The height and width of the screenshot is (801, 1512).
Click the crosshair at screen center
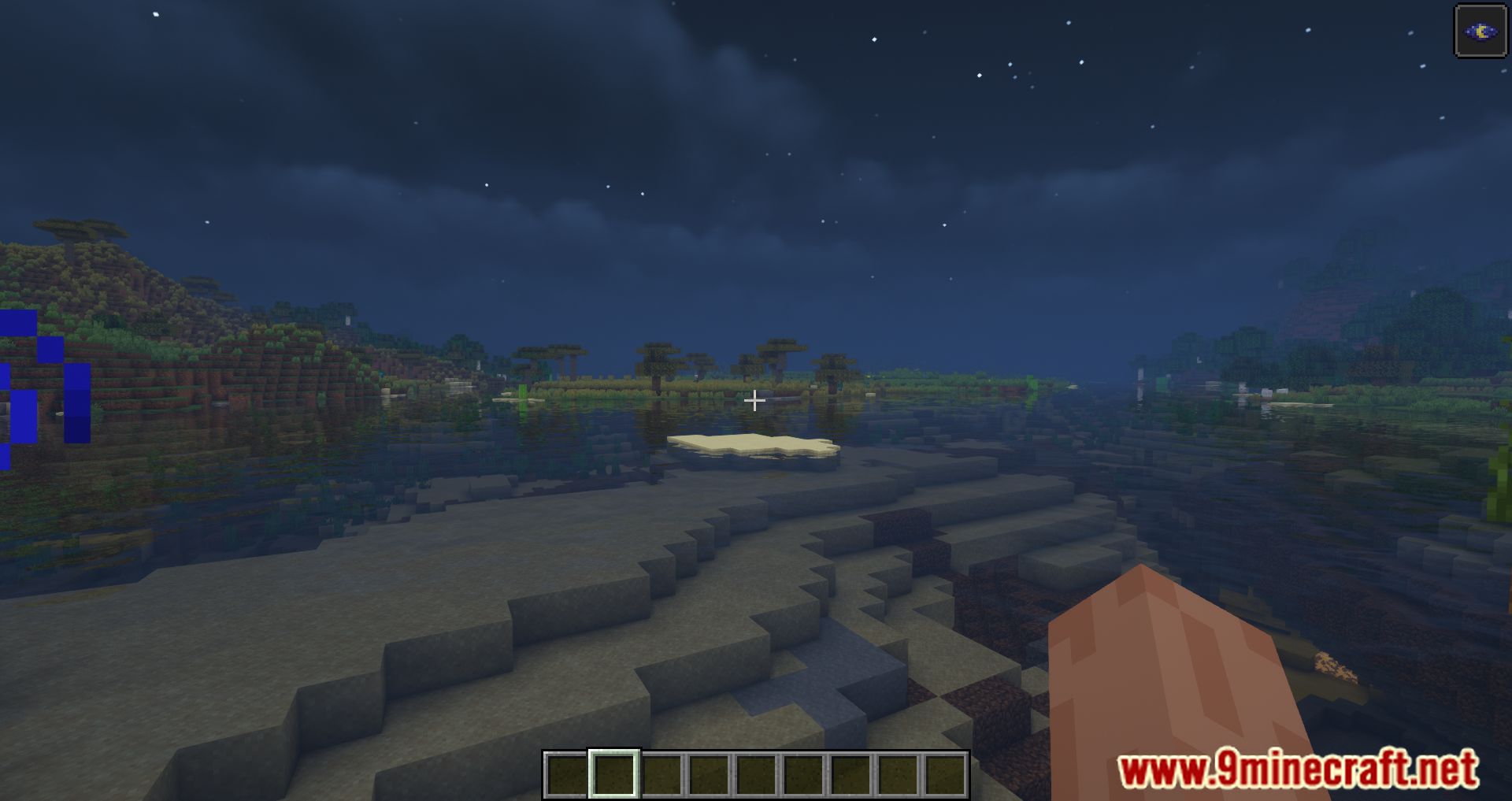click(x=754, y=401)
